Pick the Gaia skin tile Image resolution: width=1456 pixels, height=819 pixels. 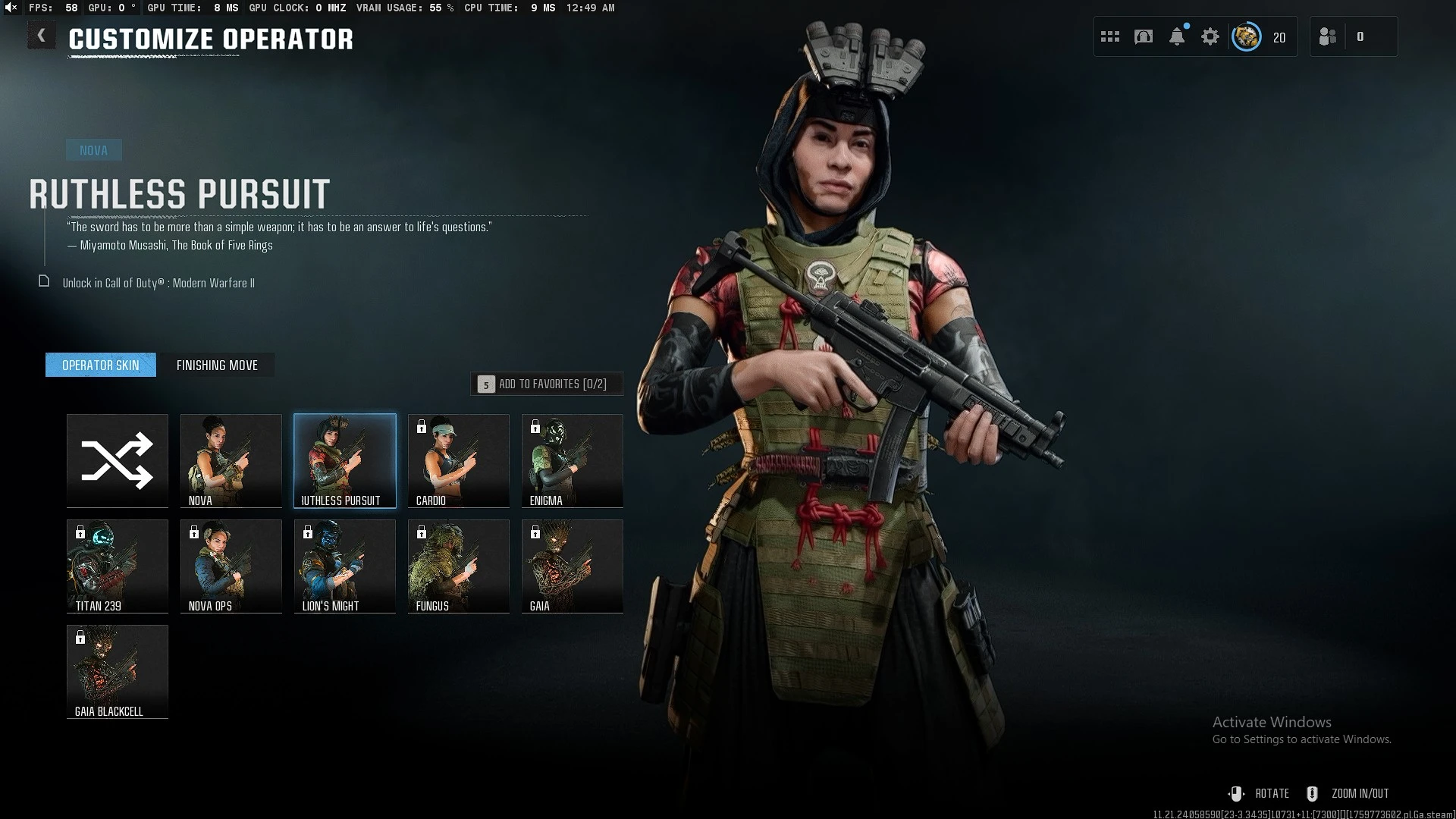[573, 566]
